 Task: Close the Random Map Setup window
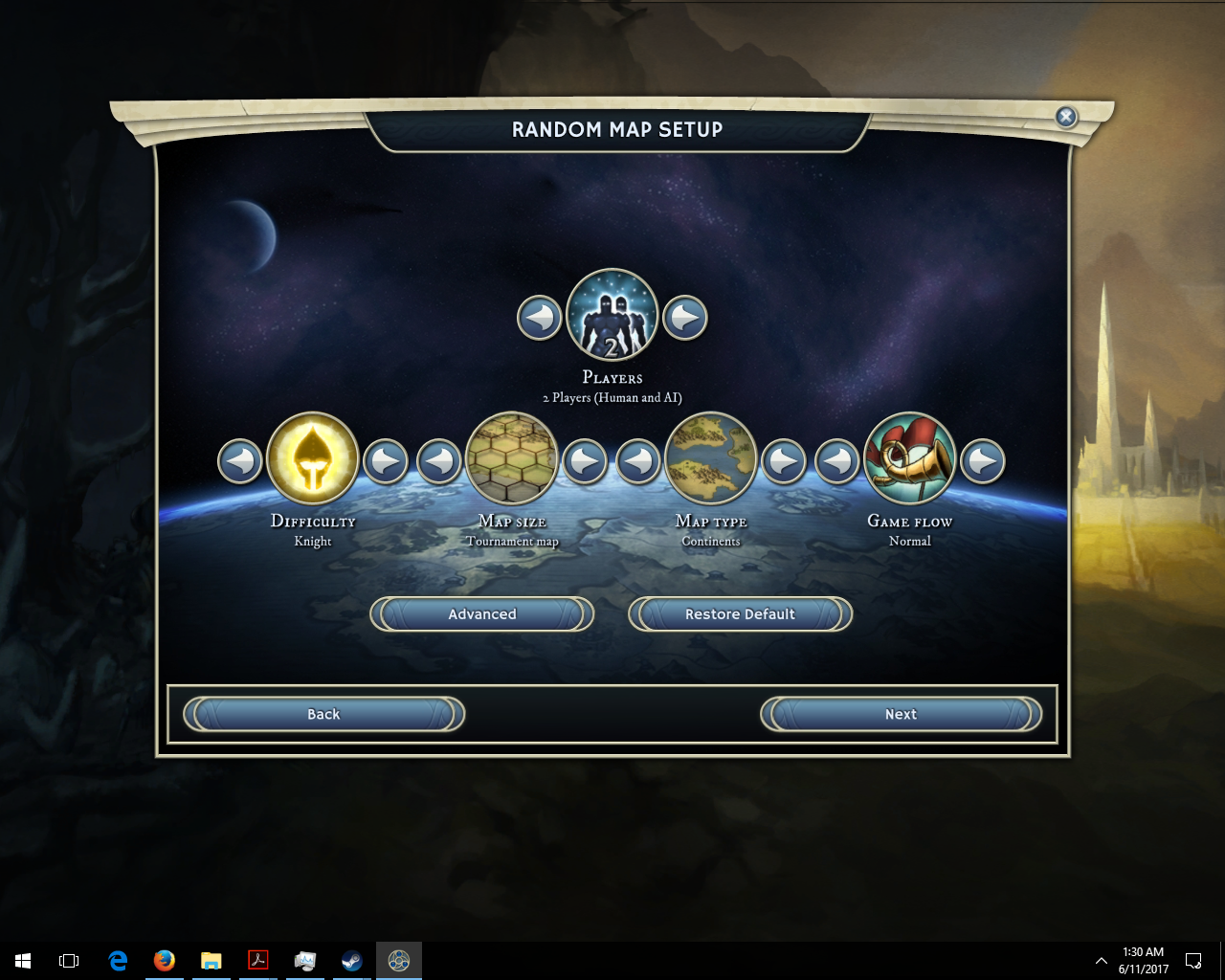coord(1066,117)
